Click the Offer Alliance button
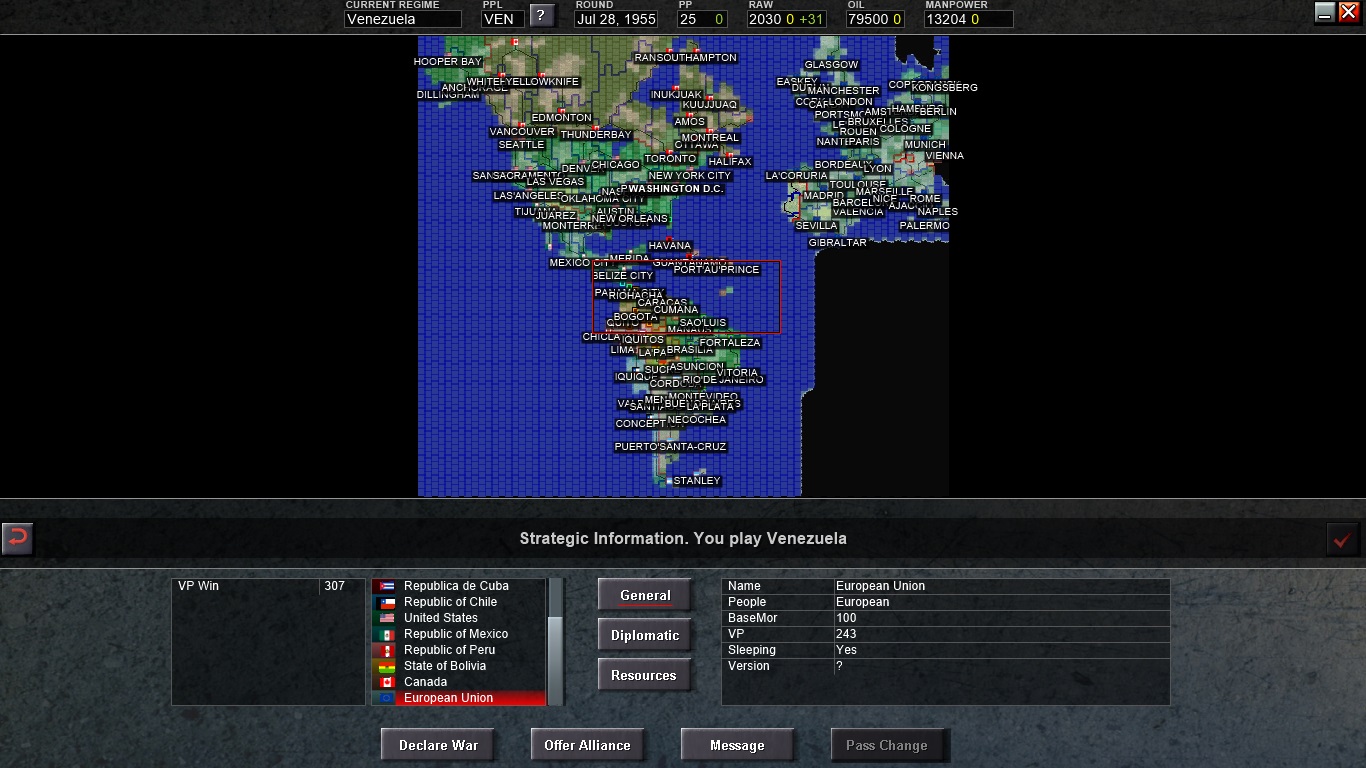Screen dimensions: 1366x768 588,744
